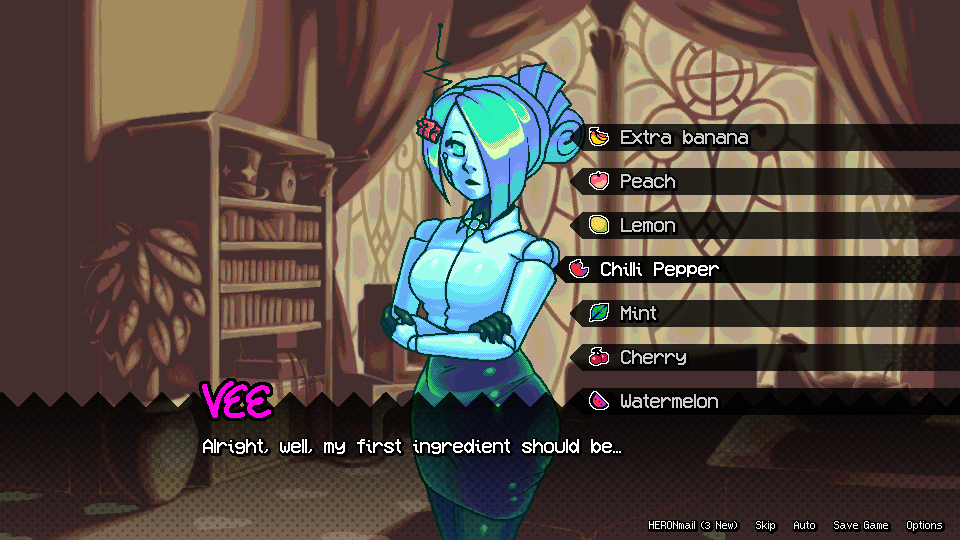Toggle Auto dialogue advance
960x540 pixels.
tap(804, 526)
